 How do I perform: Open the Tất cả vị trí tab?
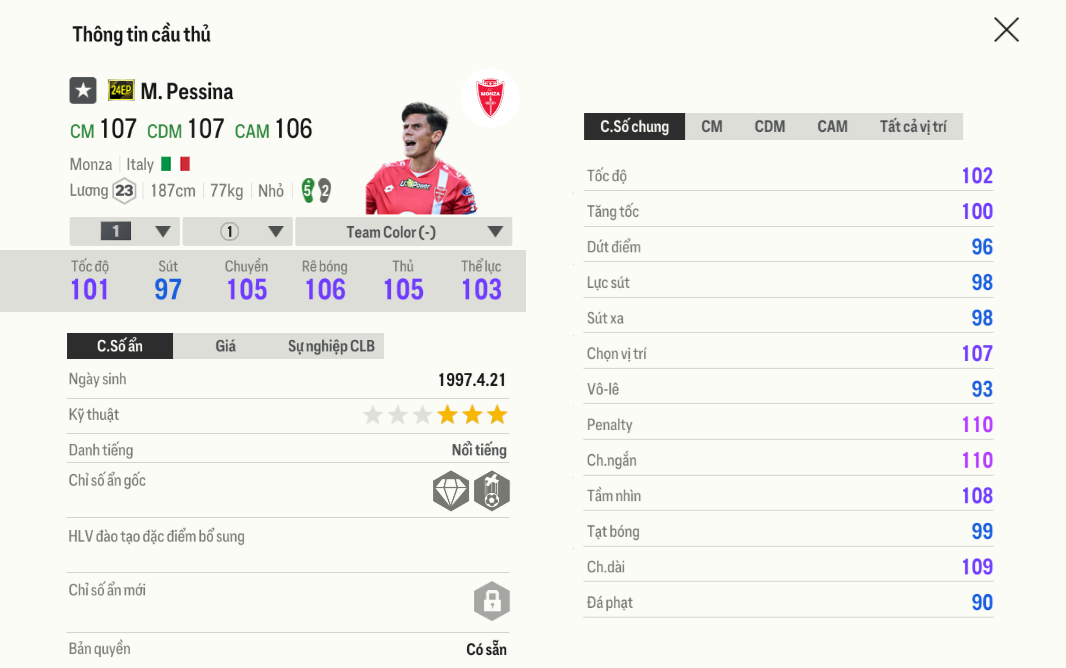tap(913, 127)
